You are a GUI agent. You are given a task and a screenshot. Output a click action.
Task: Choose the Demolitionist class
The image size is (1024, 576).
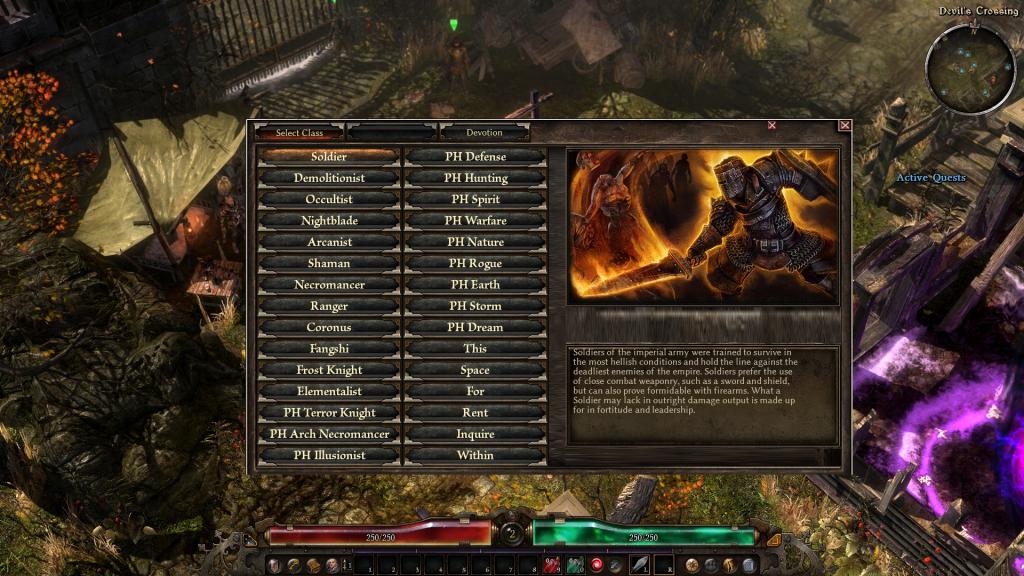pyautogui.click(x=329, y=178)
